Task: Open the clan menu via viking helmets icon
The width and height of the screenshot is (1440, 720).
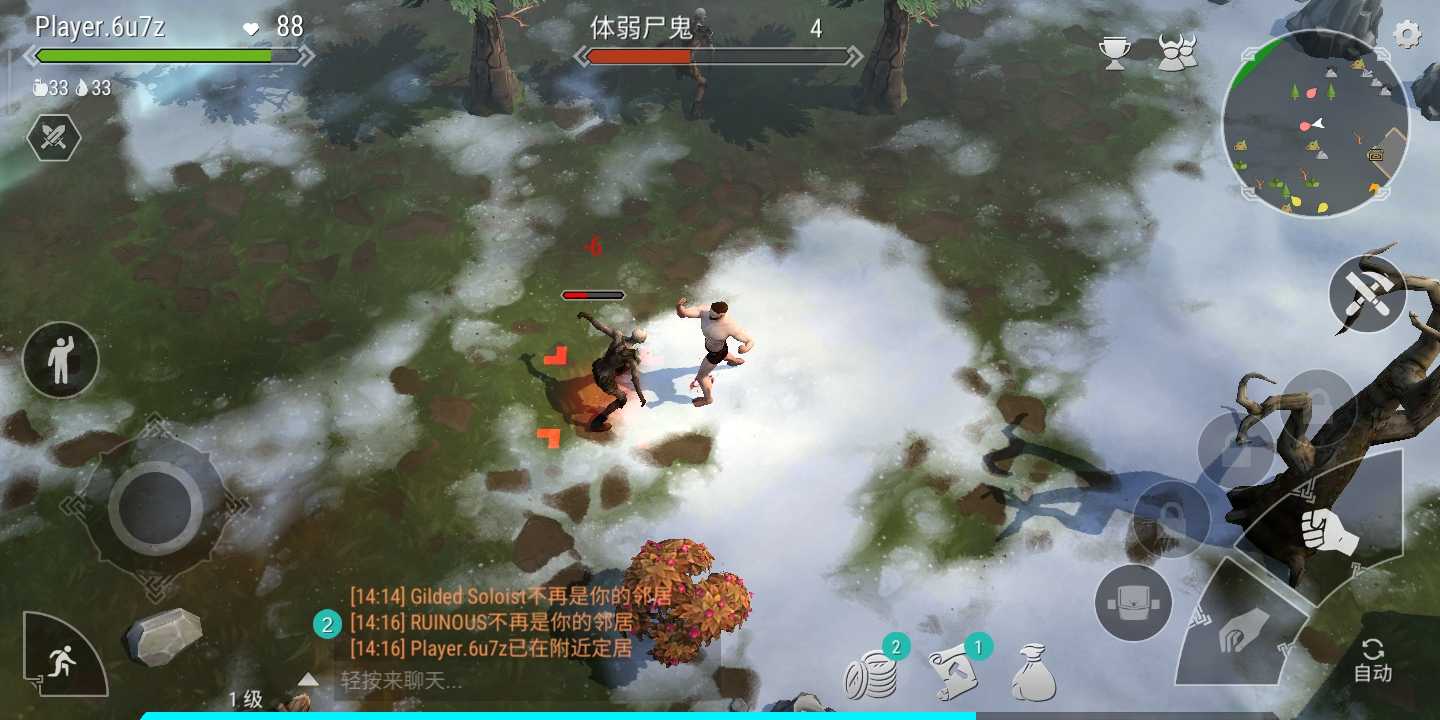Action: (x=1178, y=50)
